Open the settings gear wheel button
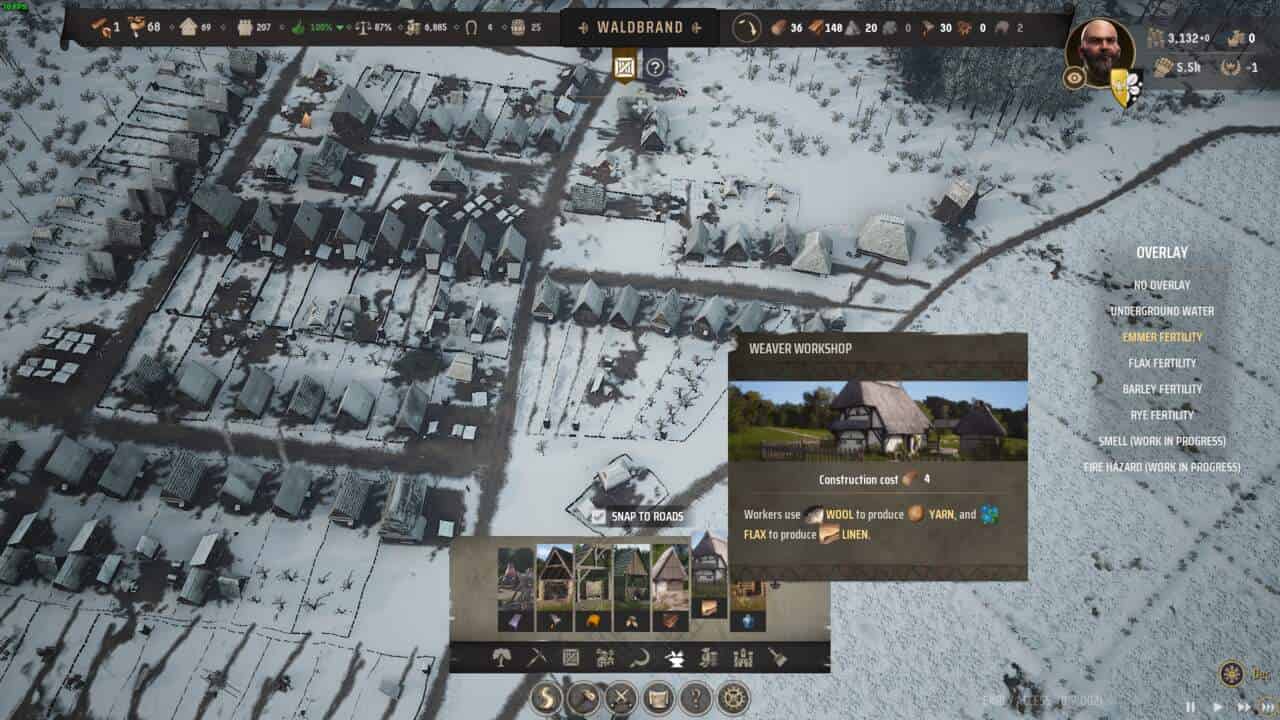The image size is (1280, 720). click(734, 697)
